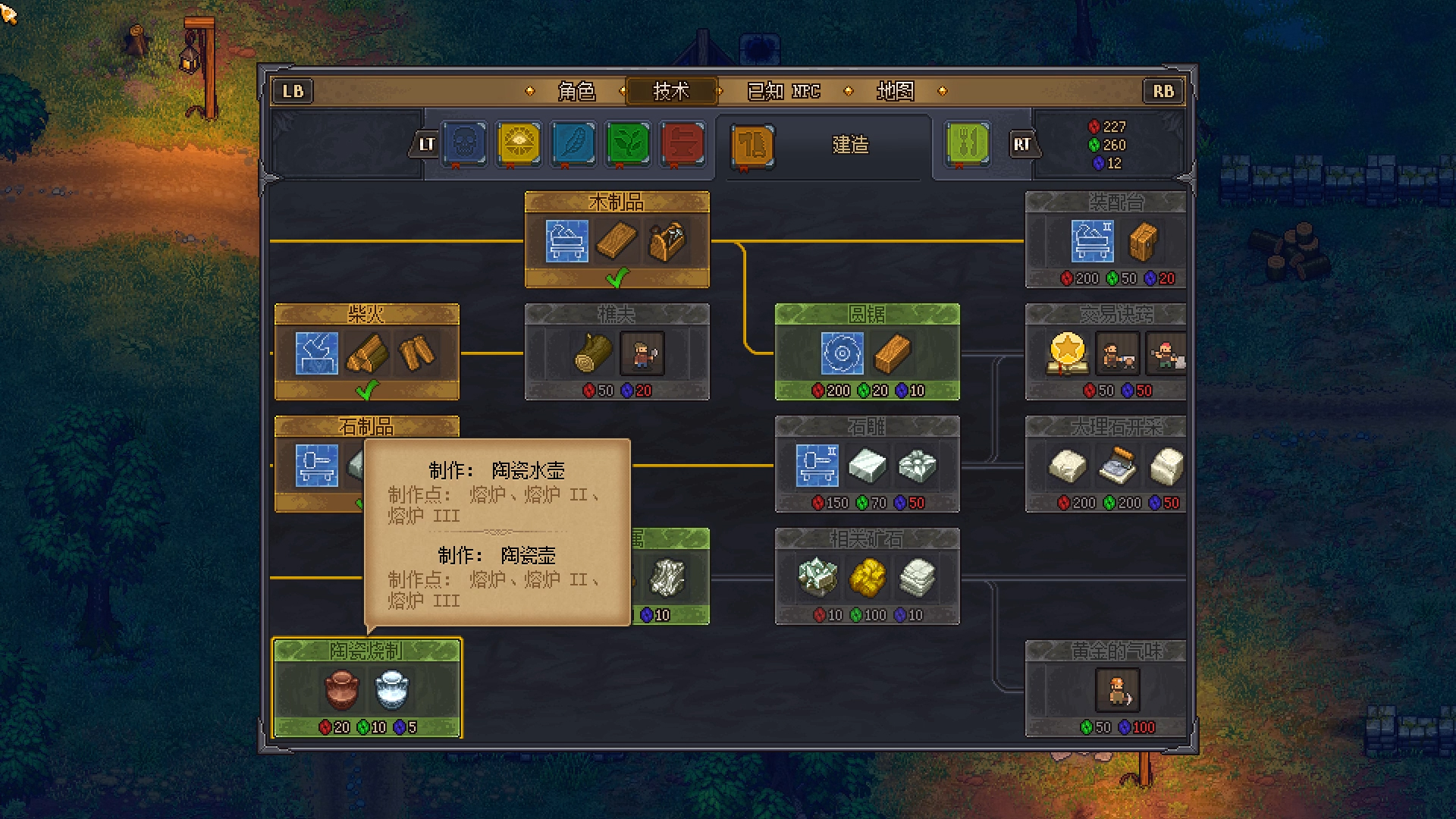Open the green fork and knife category
Image resolution: width=1456 pixels, height=819 pixels.
(x=968, y=143)
